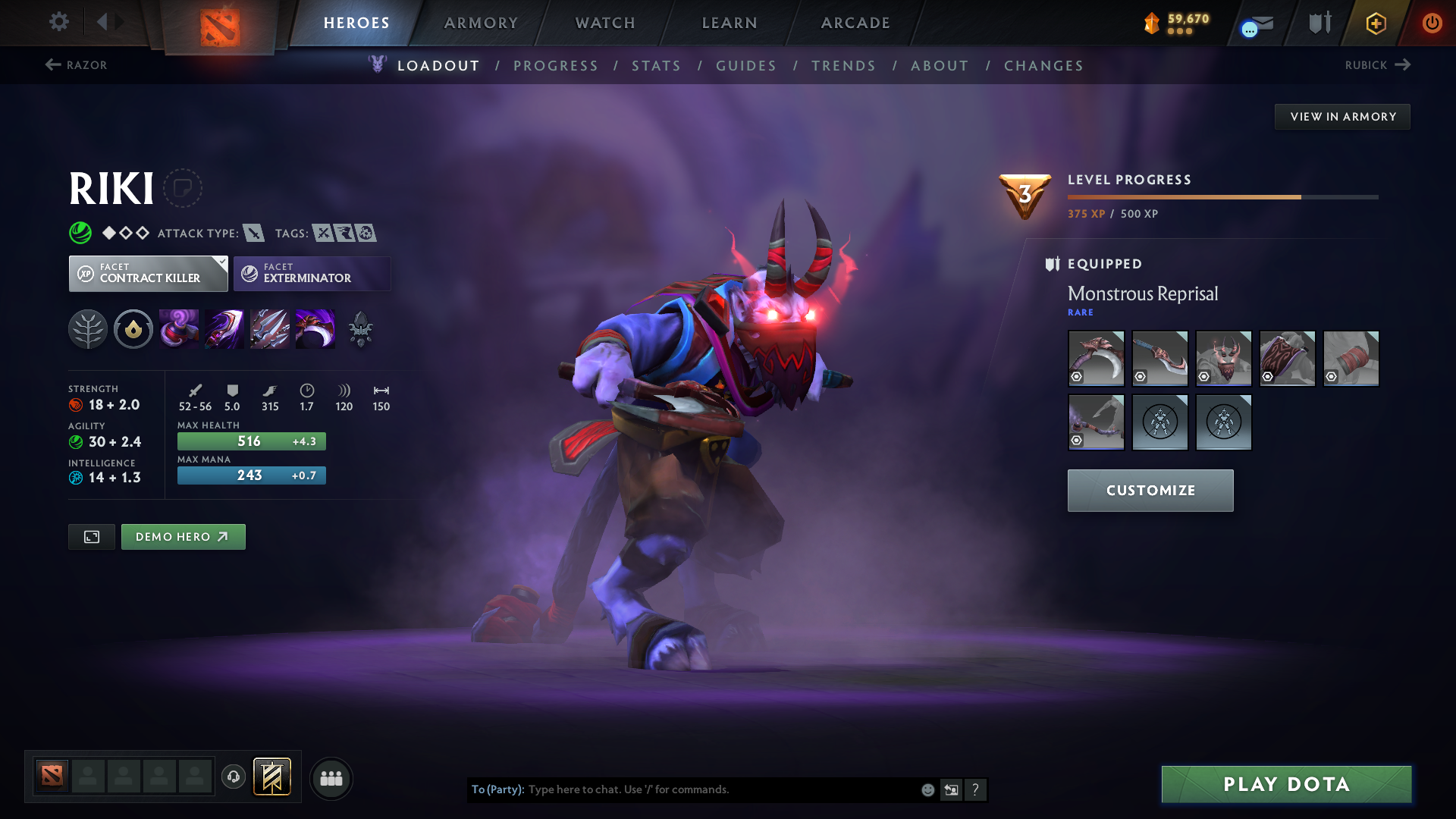
Task: Click VIEW IN ARMORY
Action: pos(1342,116)
